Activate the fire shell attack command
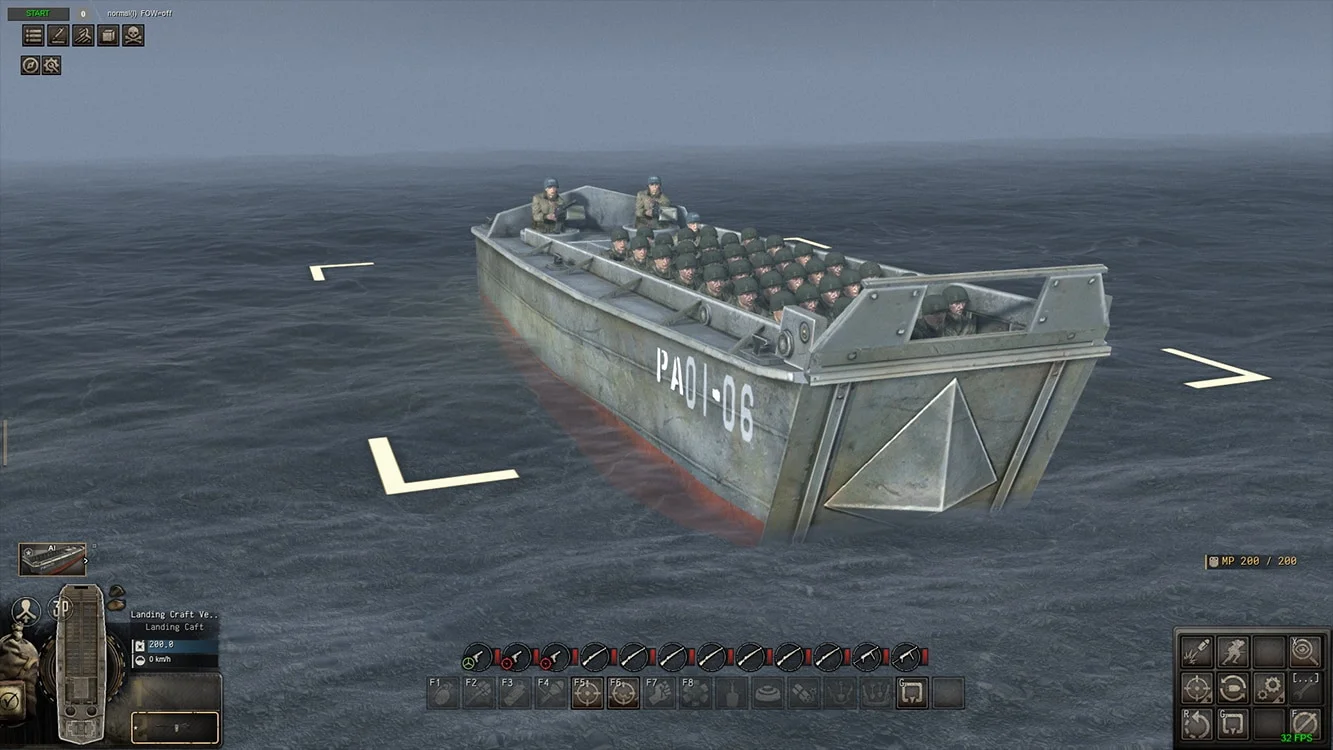This screenshot has width=1333, height=750. 1197,652
